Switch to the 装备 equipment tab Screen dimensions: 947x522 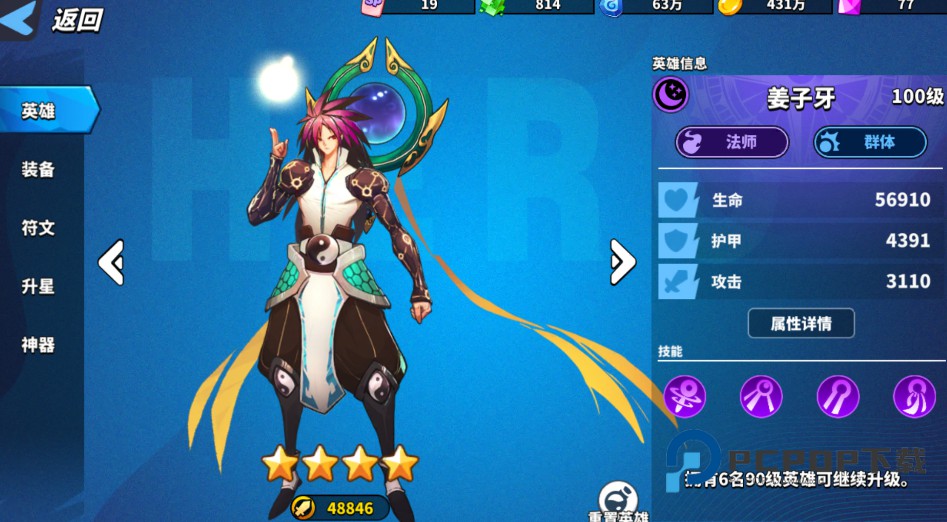[x=38, y=169]
